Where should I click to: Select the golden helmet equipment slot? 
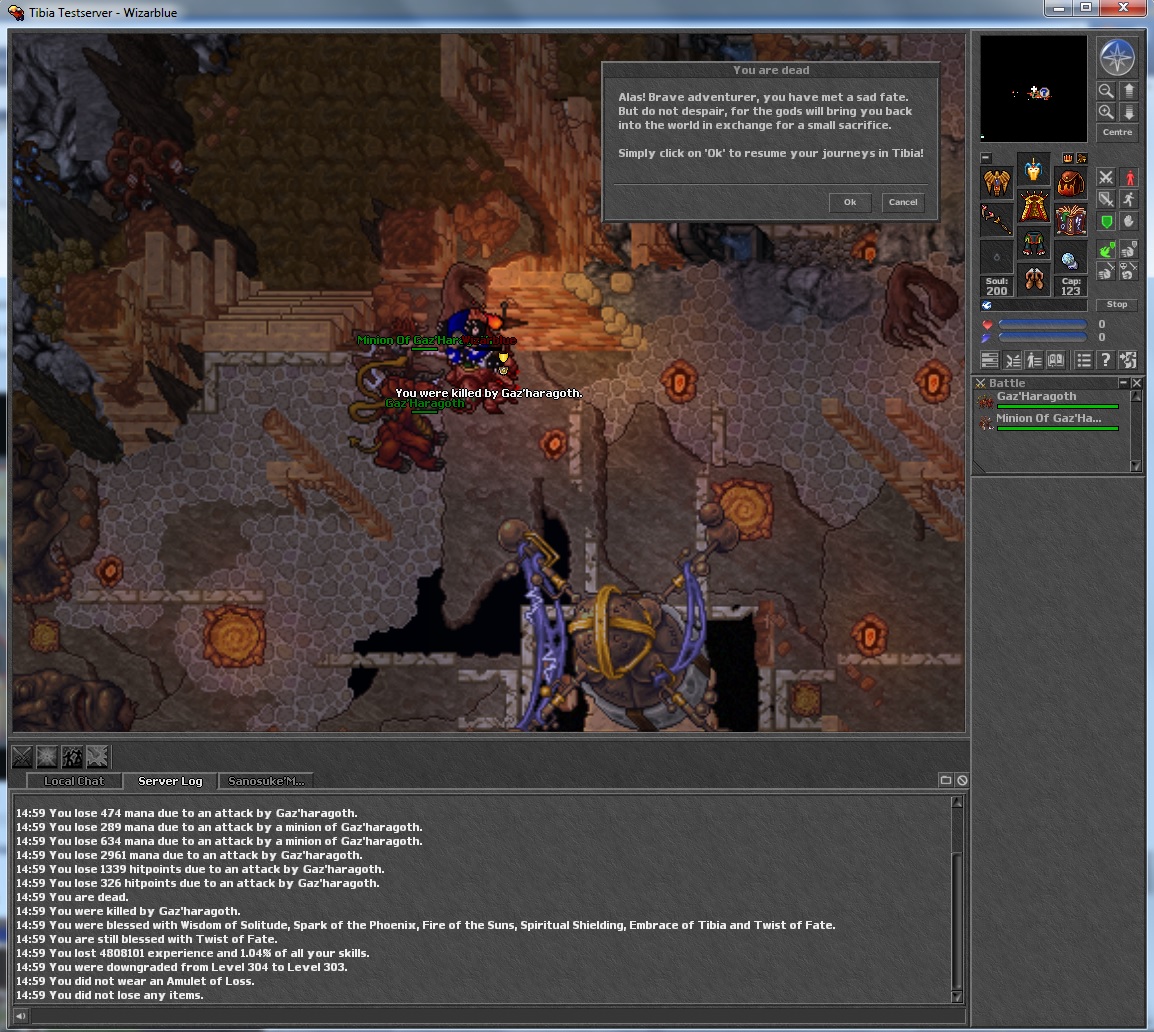click(1033, 170)
